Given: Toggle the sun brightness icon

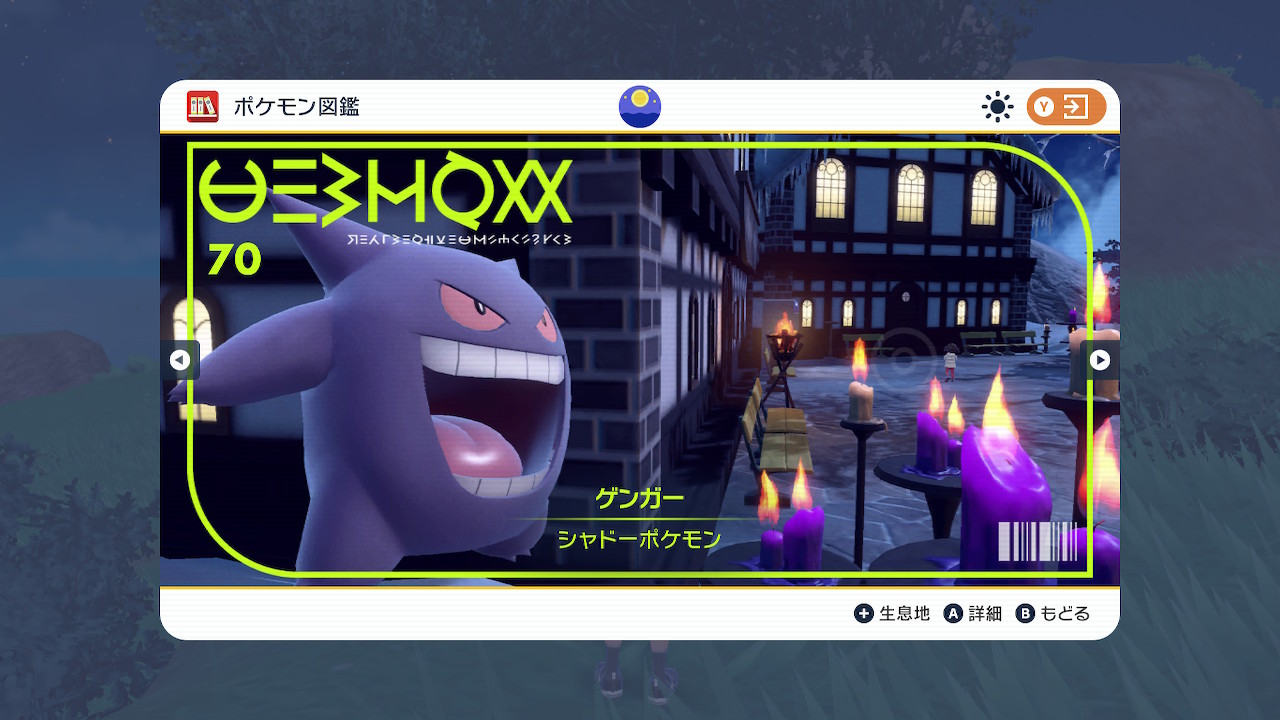Looking at the screenshot, I should coord(997,107).
